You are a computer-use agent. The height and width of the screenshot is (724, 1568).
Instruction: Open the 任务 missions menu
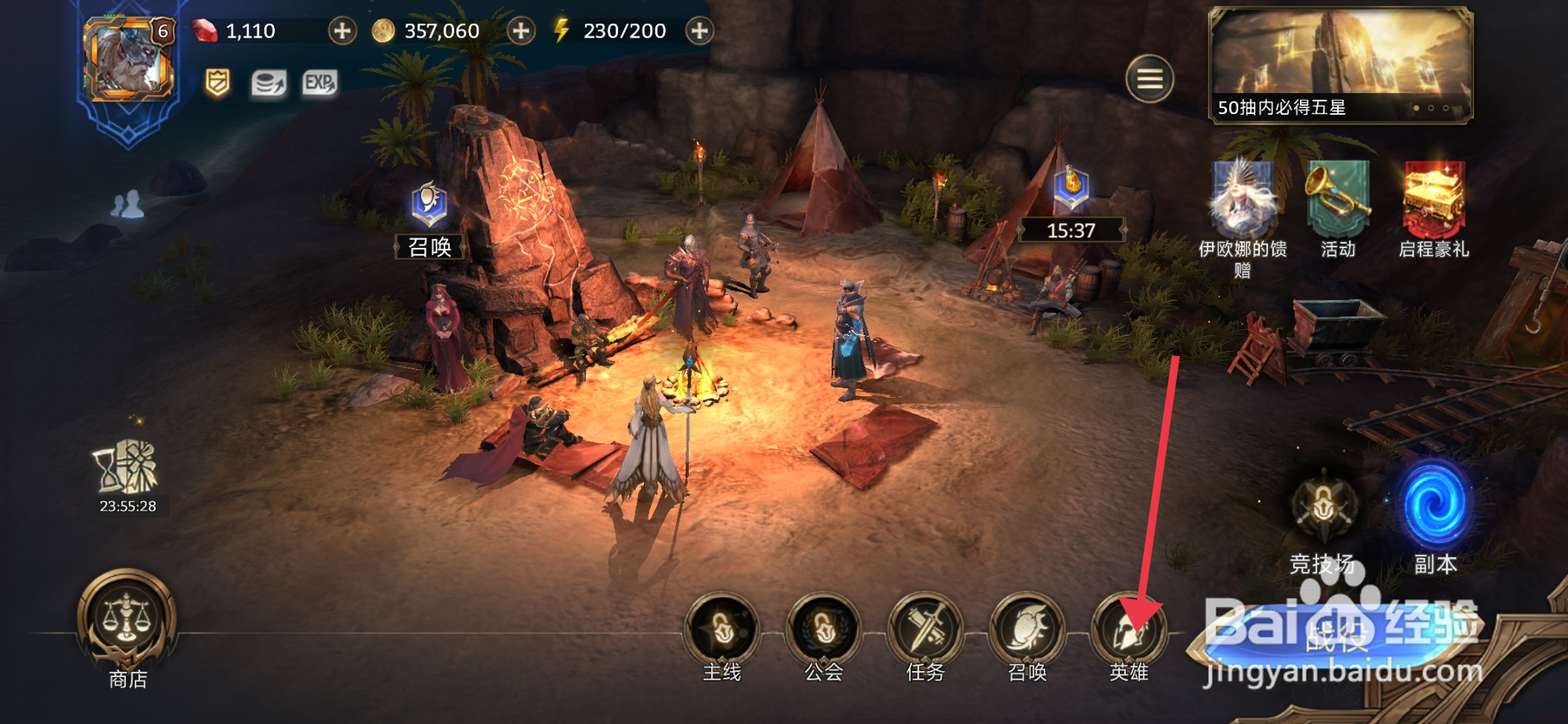click(925, 630)
